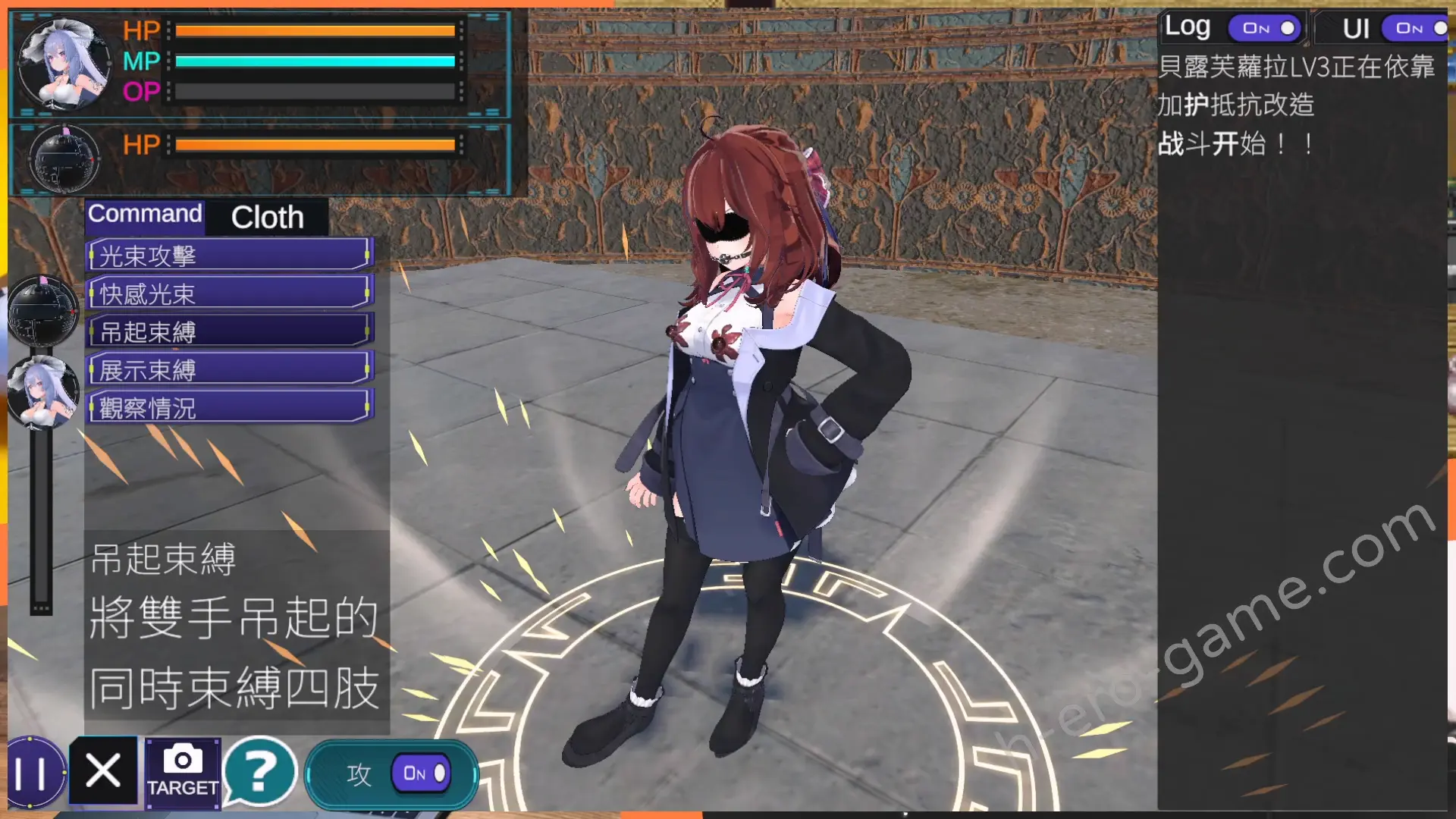Pause the battle with the pause button
Screen dimensions: 1456x819
[31, 773]
